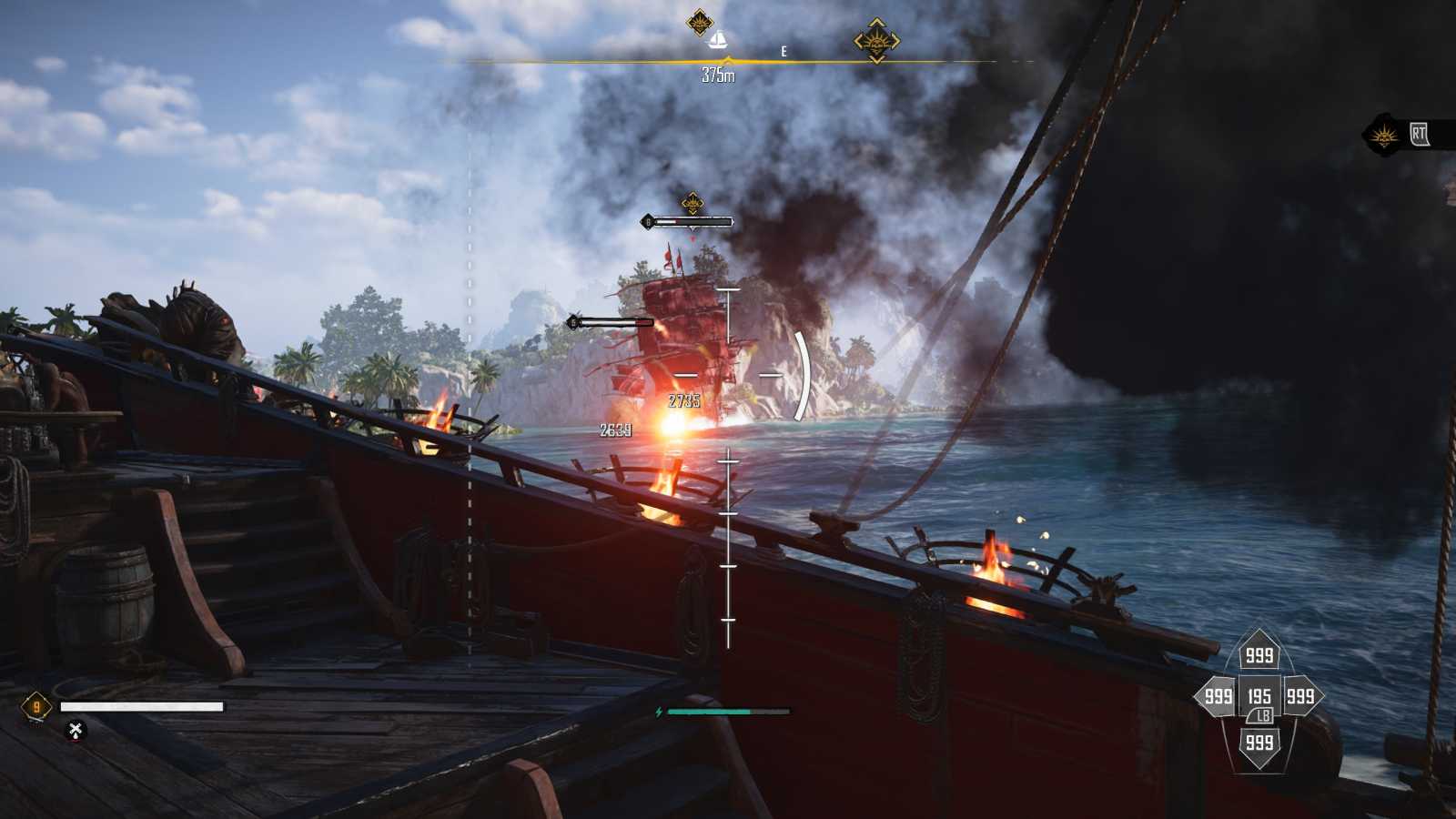Click the small sun emblem above the ship marker
This screenshot has height=819, width=1456.
(x=699, y=21)
